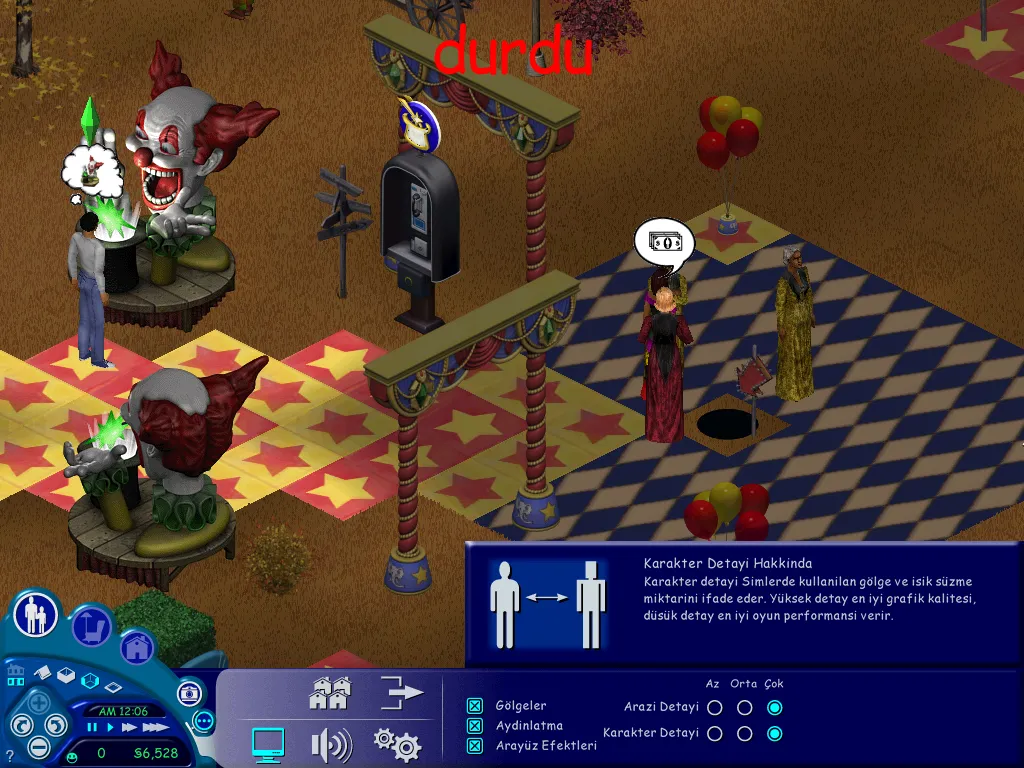Return to the neighborhood screen
The width and height of the screenshot is (1024, 768).
330,693
